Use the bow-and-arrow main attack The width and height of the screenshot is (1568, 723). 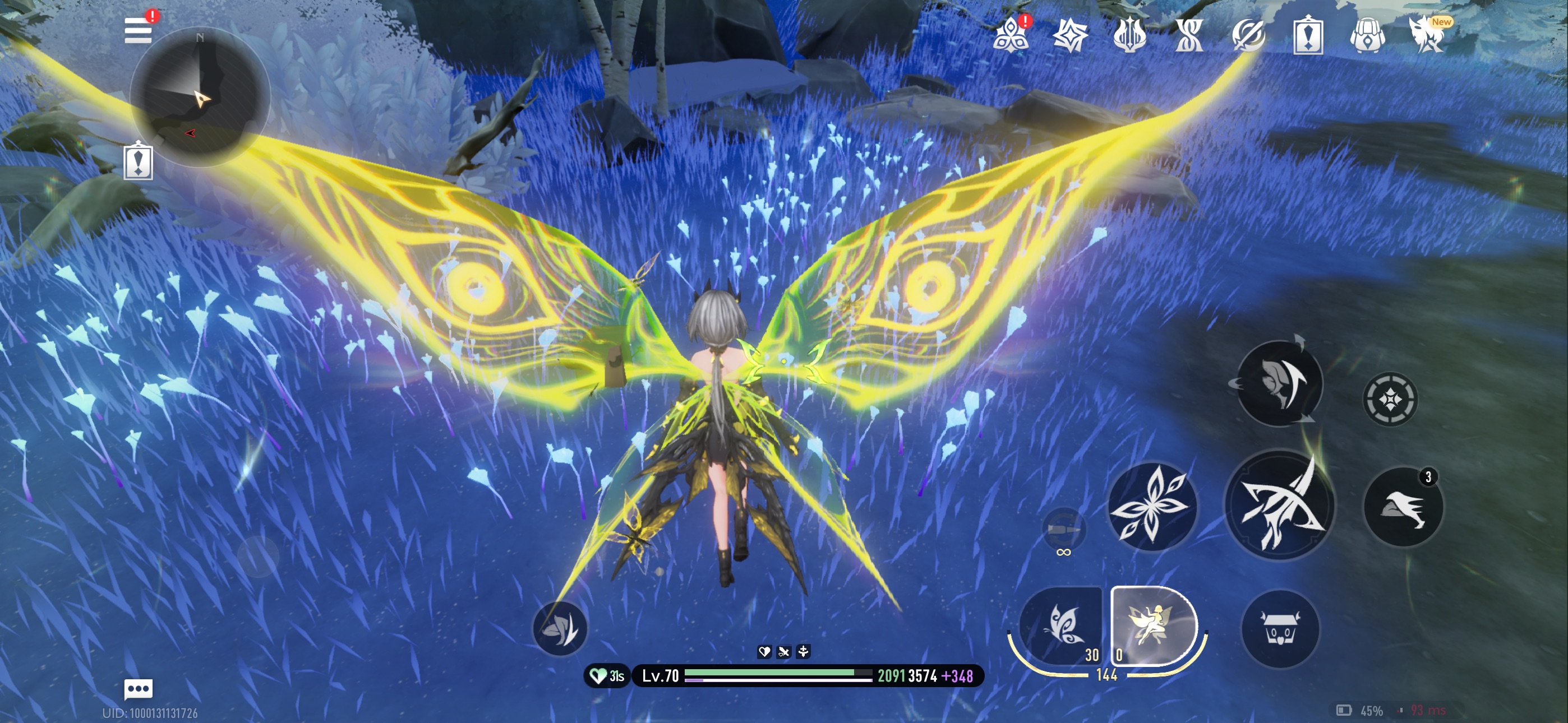(1280, 505)
